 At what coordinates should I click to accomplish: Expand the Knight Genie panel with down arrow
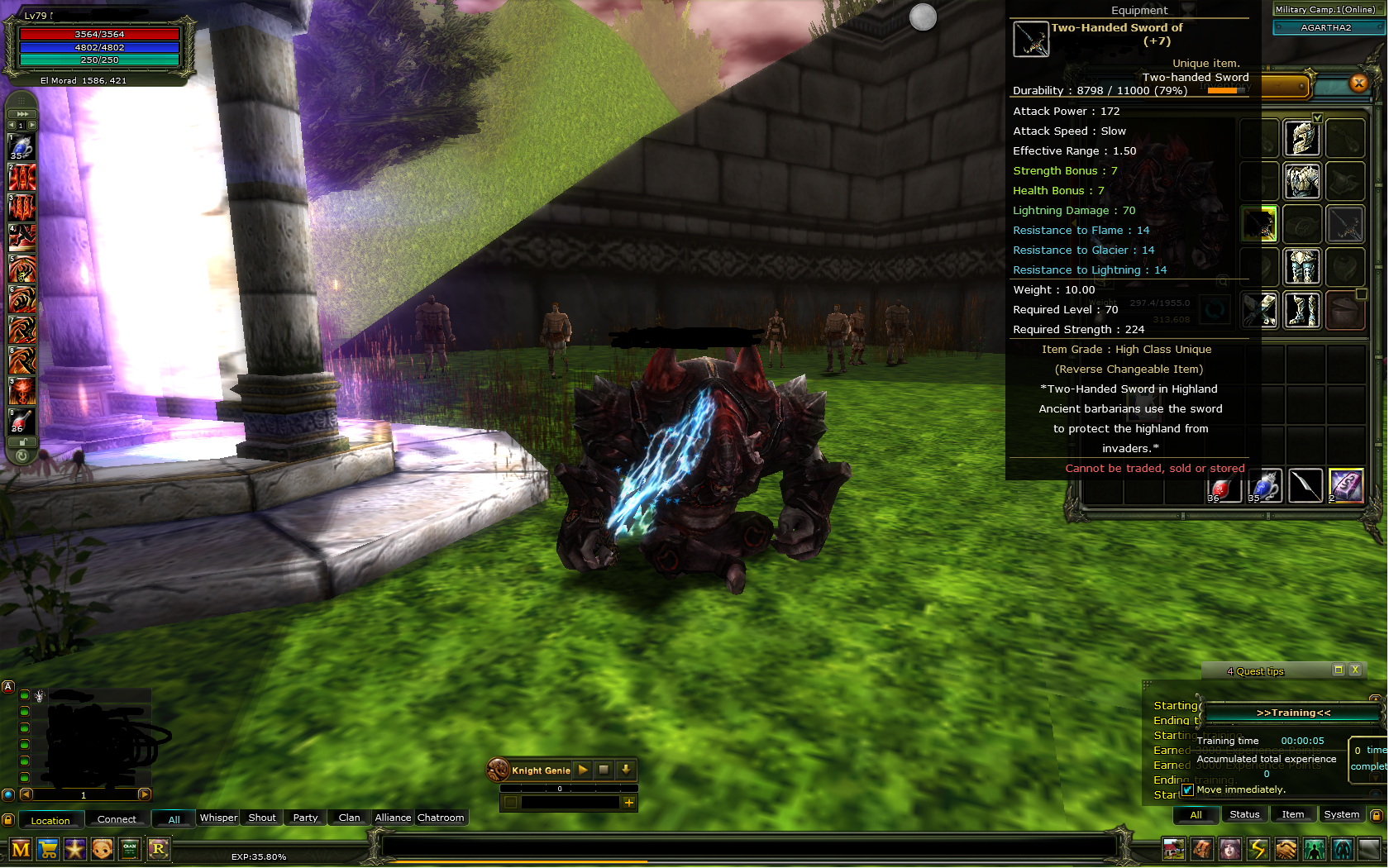pyautogui.click(x=626, y=770)
